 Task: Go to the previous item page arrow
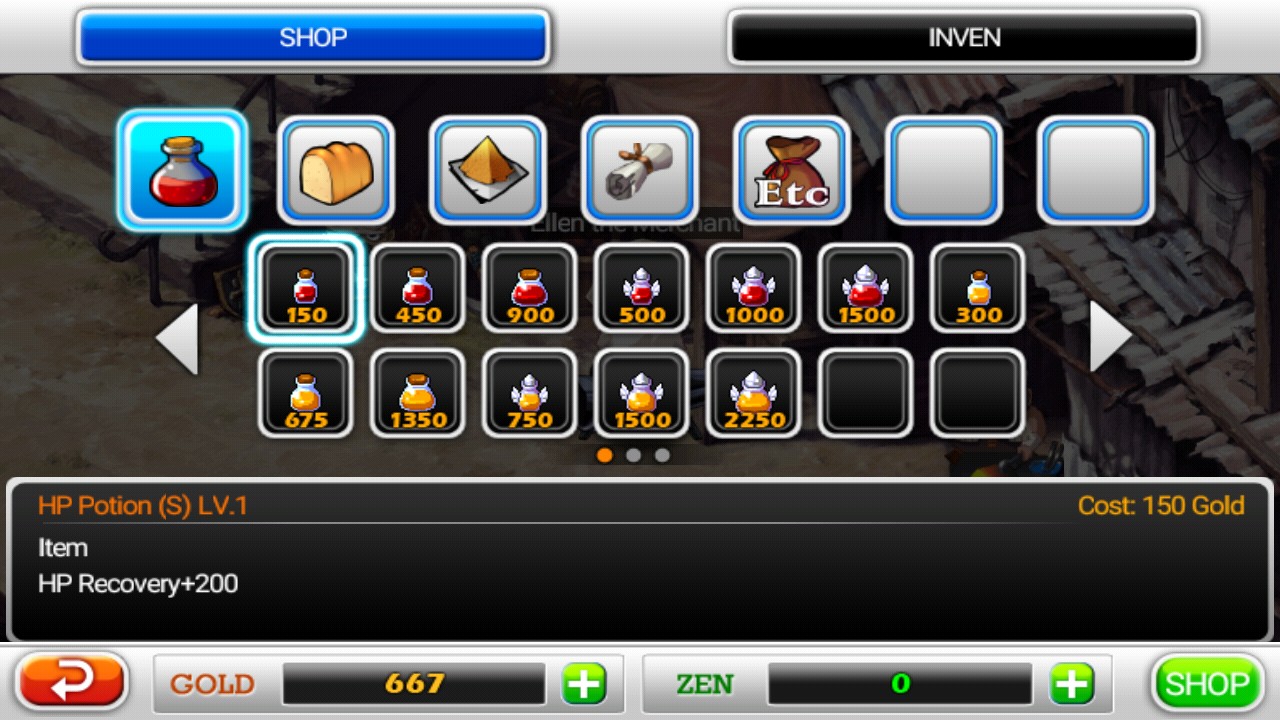click(177, 338)
